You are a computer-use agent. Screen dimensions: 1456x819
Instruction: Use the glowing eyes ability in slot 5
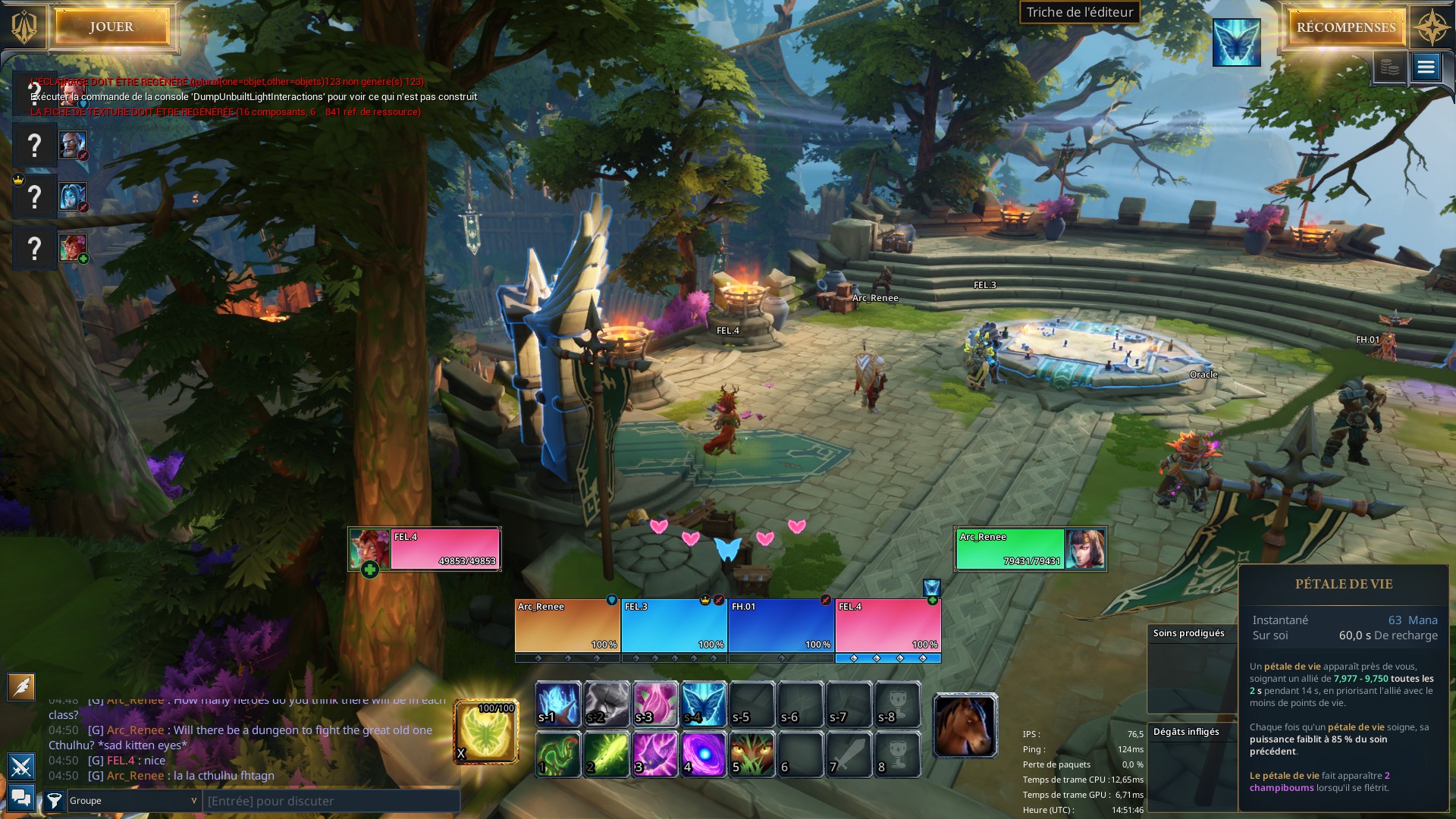click(752, 755)
